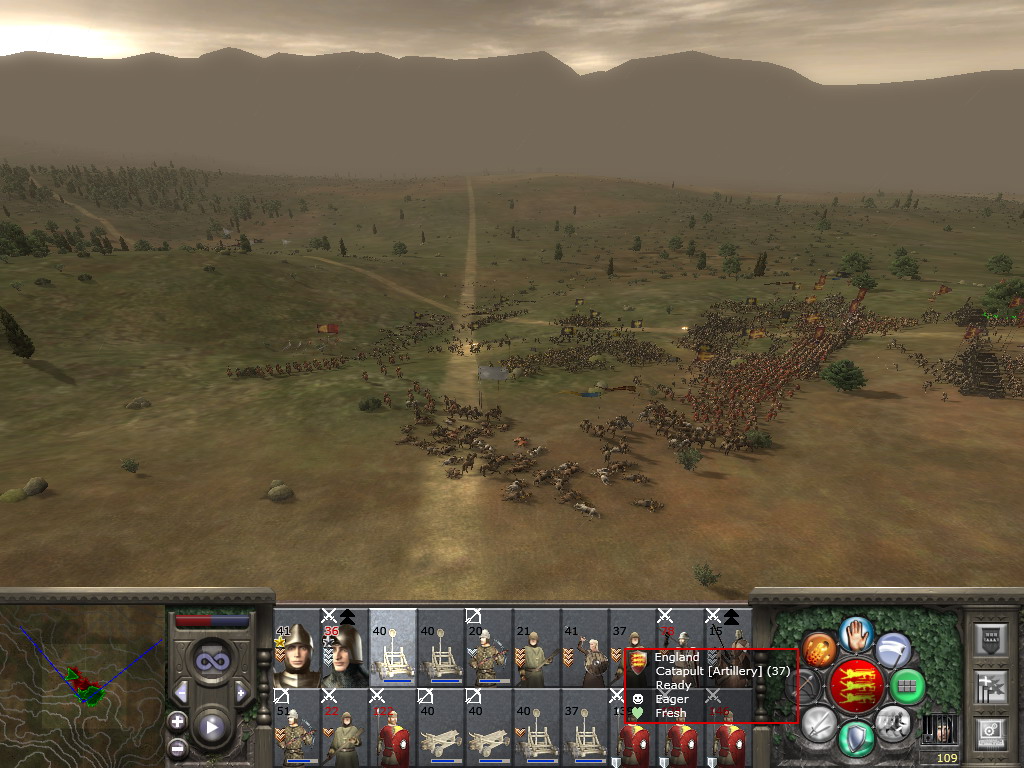Click the infinity symbol button
The height and width of the screenshot is (768, 1024).
(211, 662)
